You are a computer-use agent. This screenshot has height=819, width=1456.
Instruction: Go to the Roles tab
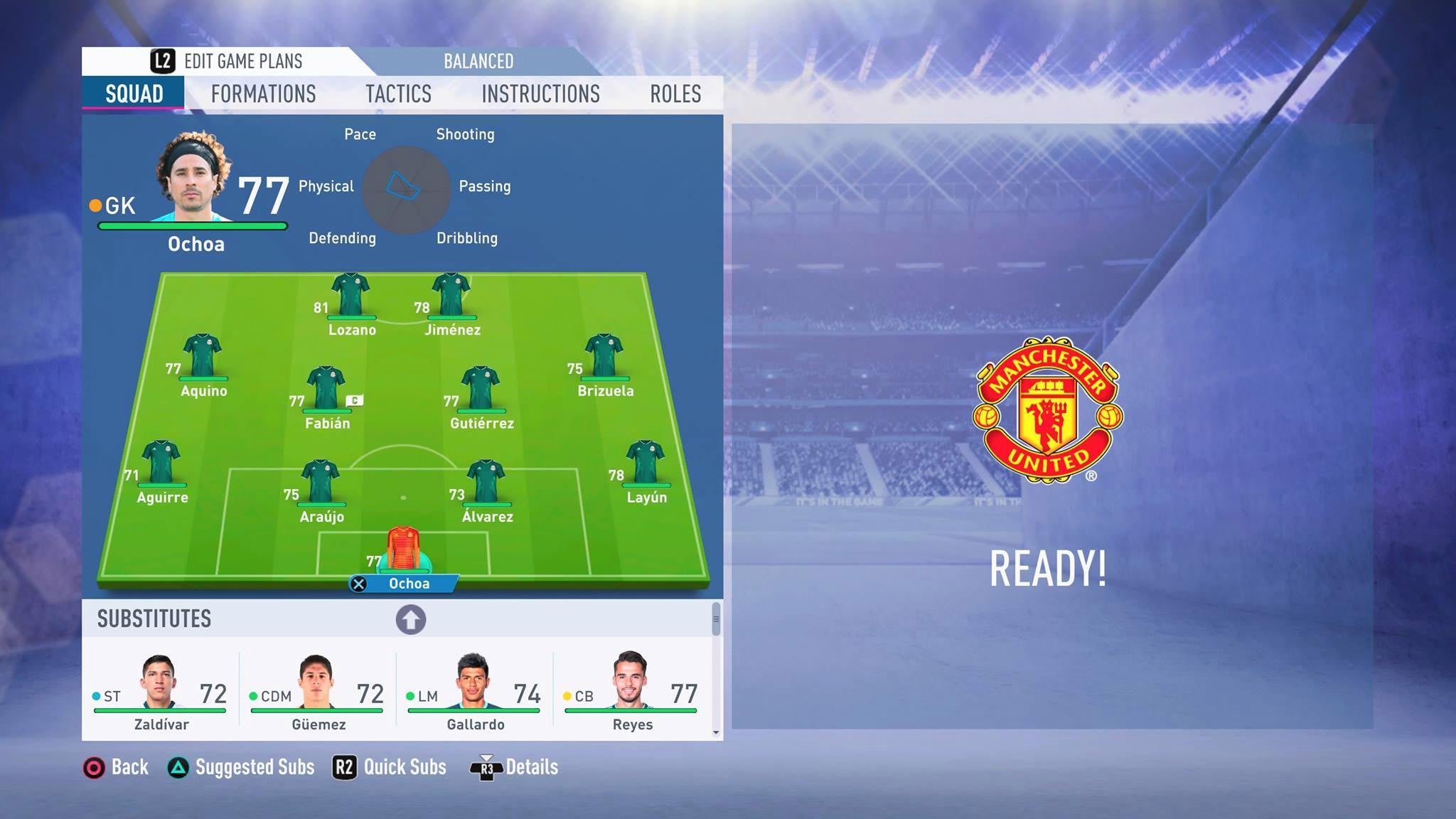(675, 94)
